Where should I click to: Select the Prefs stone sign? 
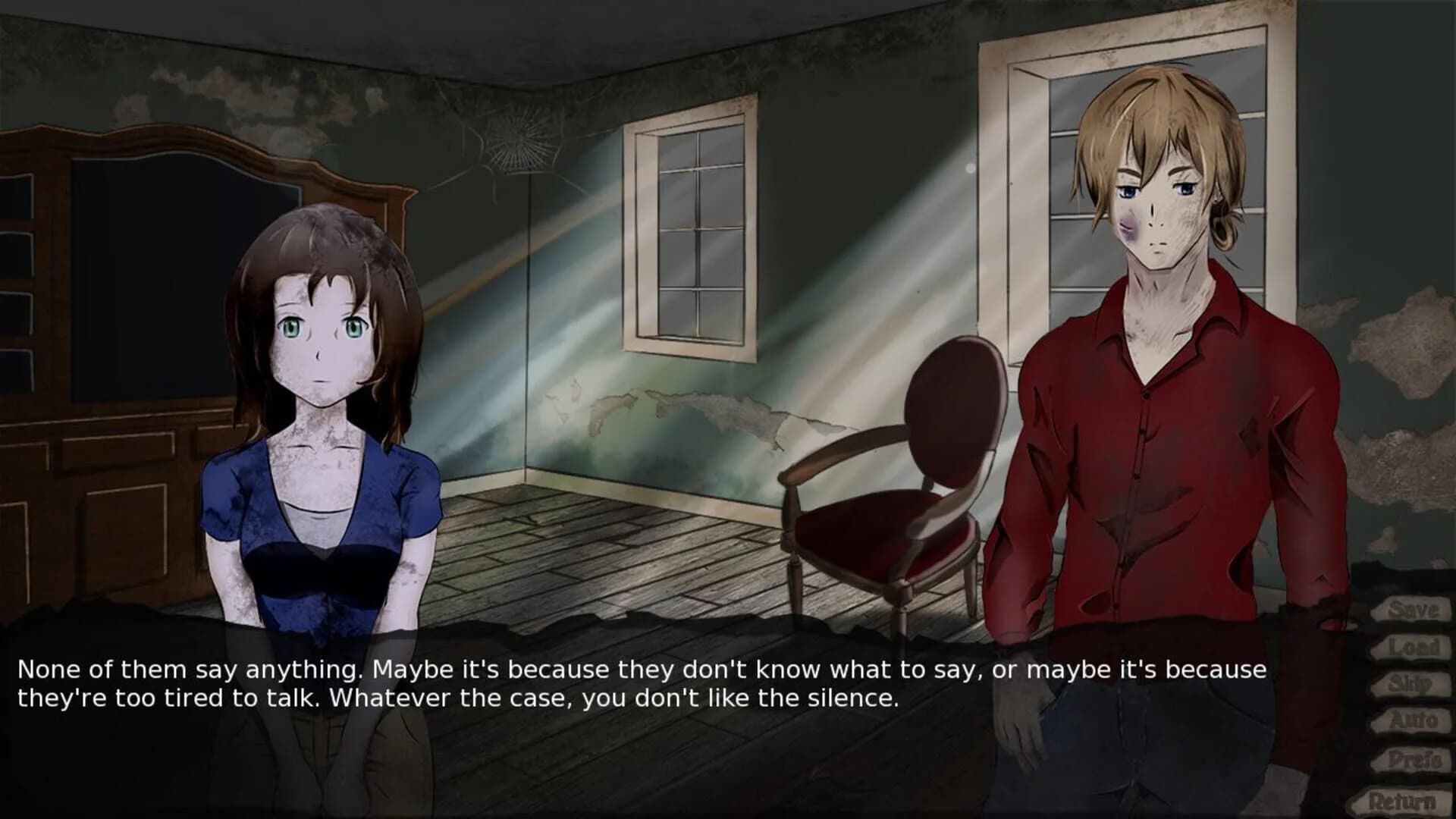pyautogui.click(x=1412, y=758)
